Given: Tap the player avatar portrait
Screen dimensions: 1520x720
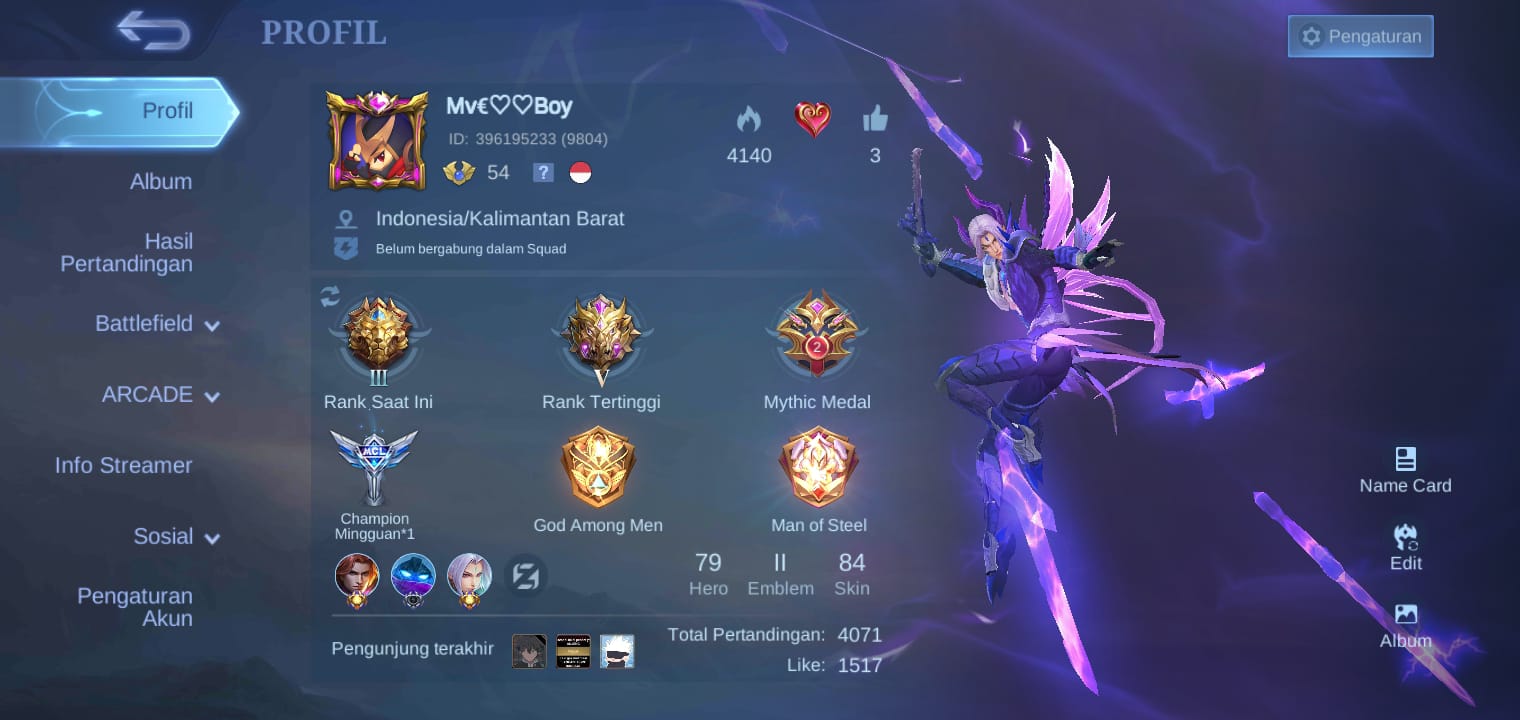Looking at the screenshot, I should (x=377, y=140).
